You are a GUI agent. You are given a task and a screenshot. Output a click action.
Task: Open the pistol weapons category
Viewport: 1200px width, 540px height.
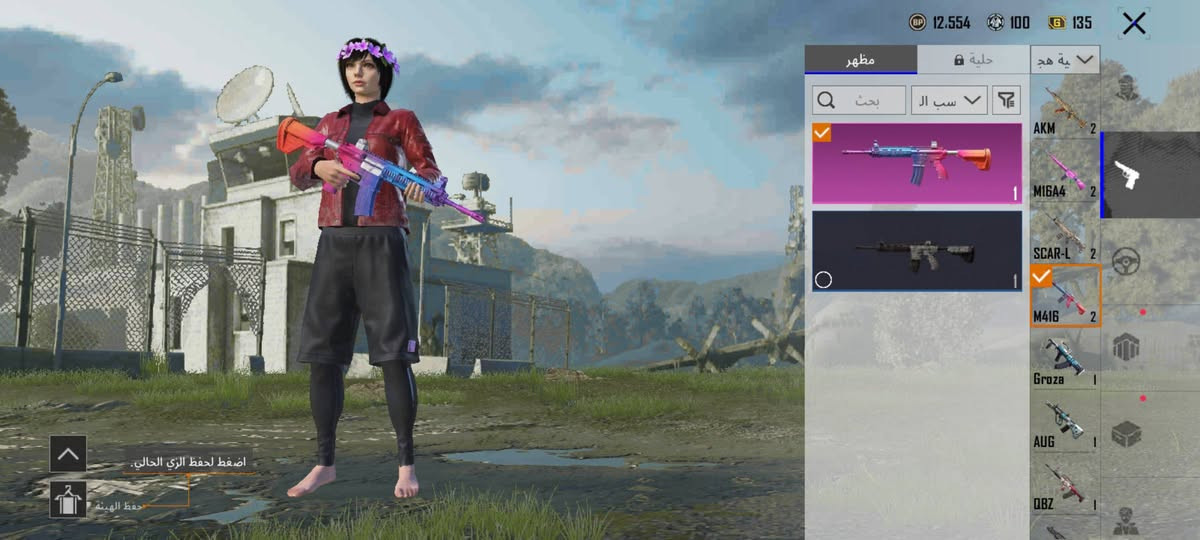pyautogui.click(x=1150, y=175)
